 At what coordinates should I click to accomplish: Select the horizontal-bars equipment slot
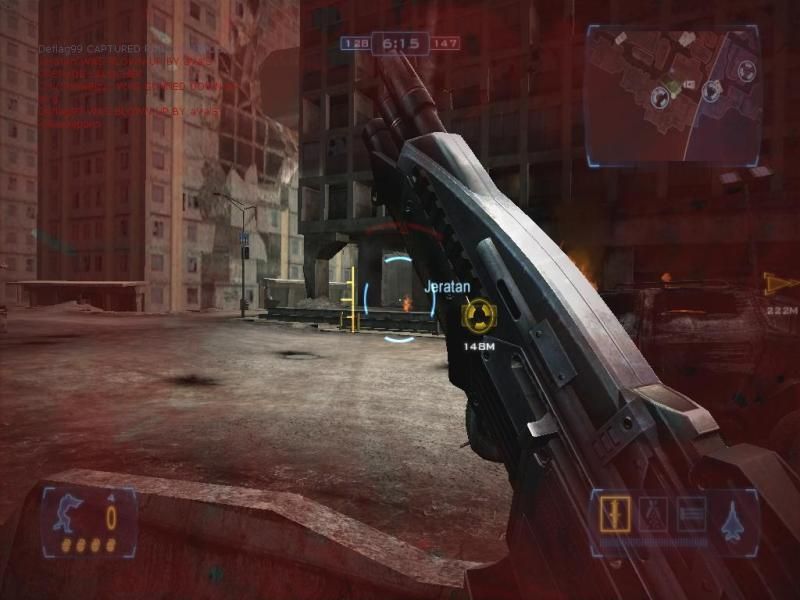coord(691,514)
